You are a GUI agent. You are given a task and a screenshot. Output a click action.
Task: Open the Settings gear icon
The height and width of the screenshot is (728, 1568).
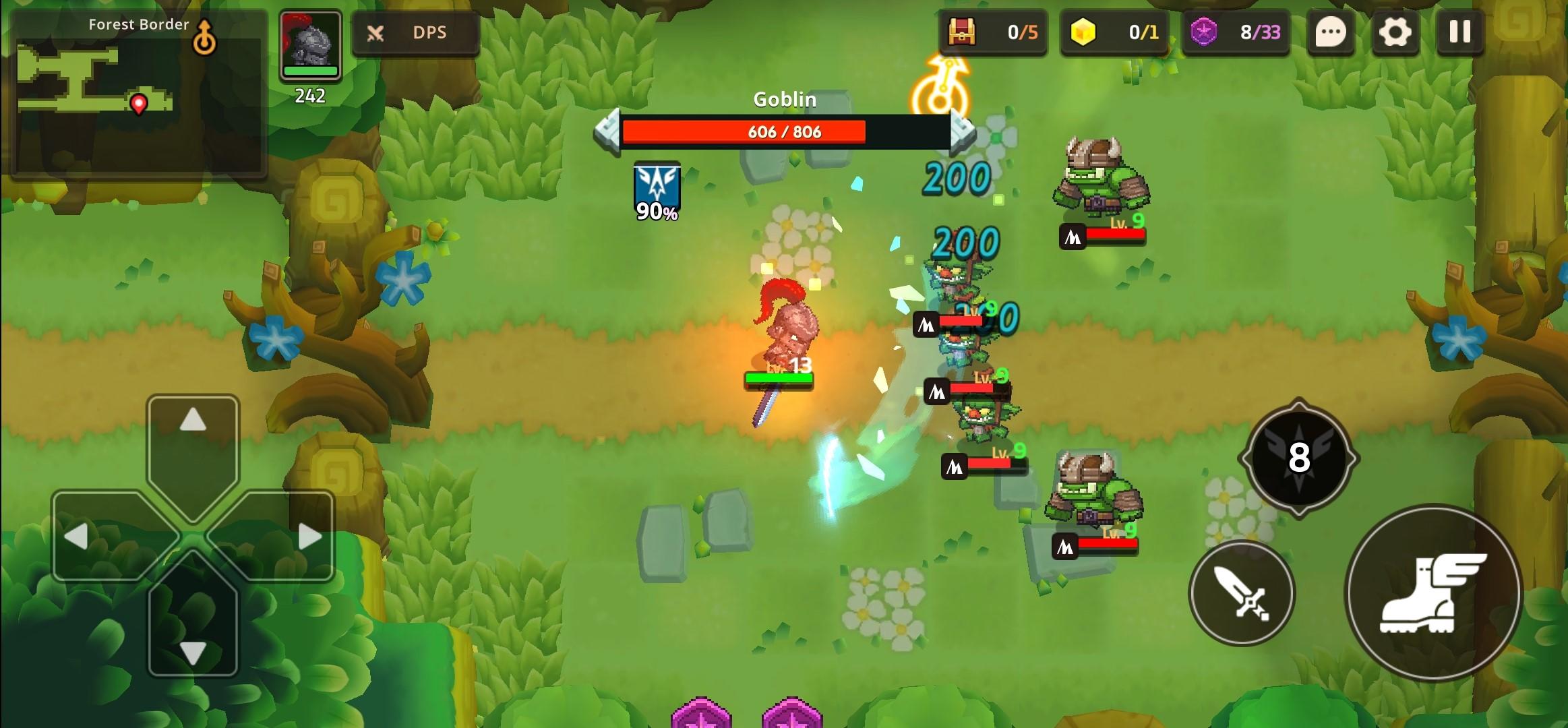1395,32
